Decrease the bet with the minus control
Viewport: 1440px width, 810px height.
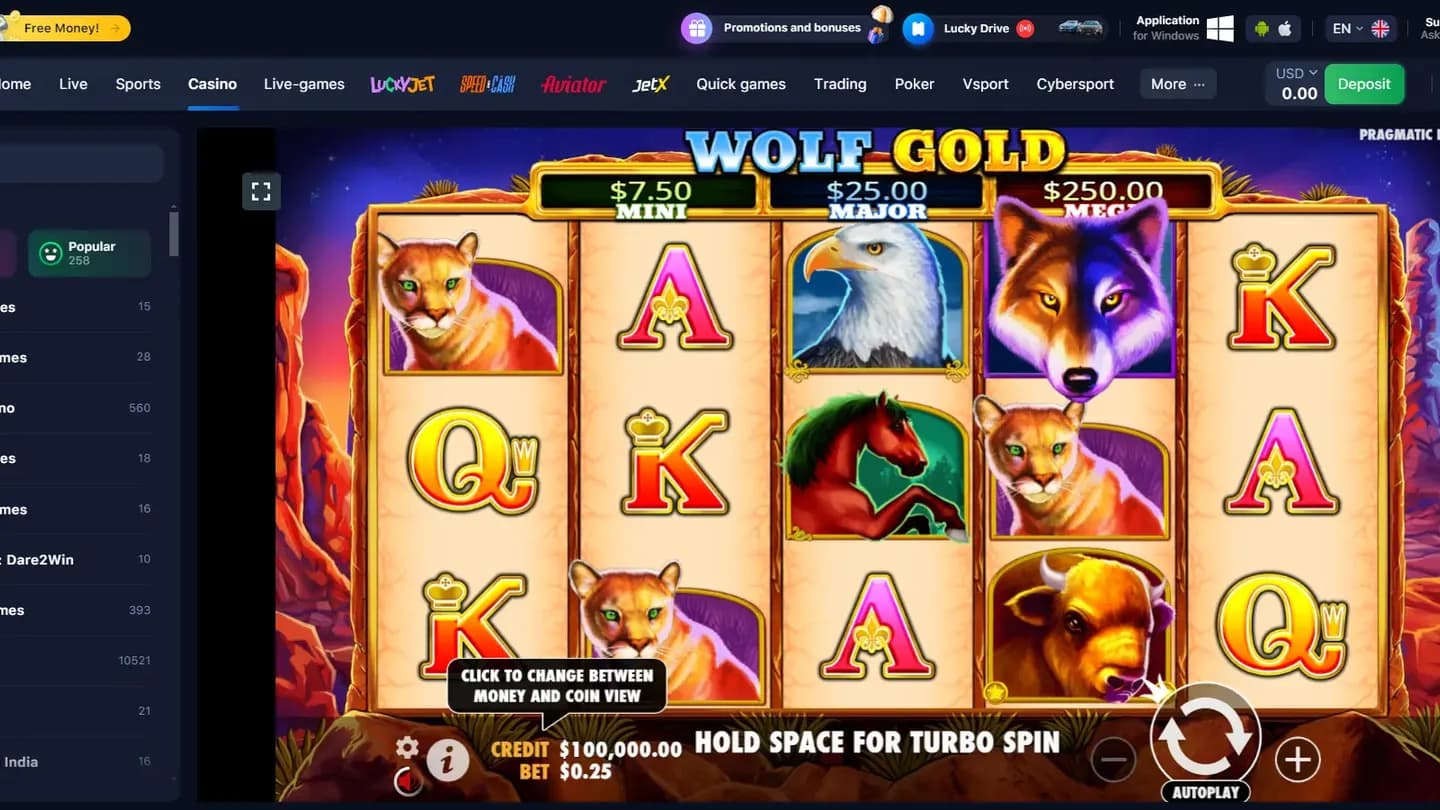1113,760
